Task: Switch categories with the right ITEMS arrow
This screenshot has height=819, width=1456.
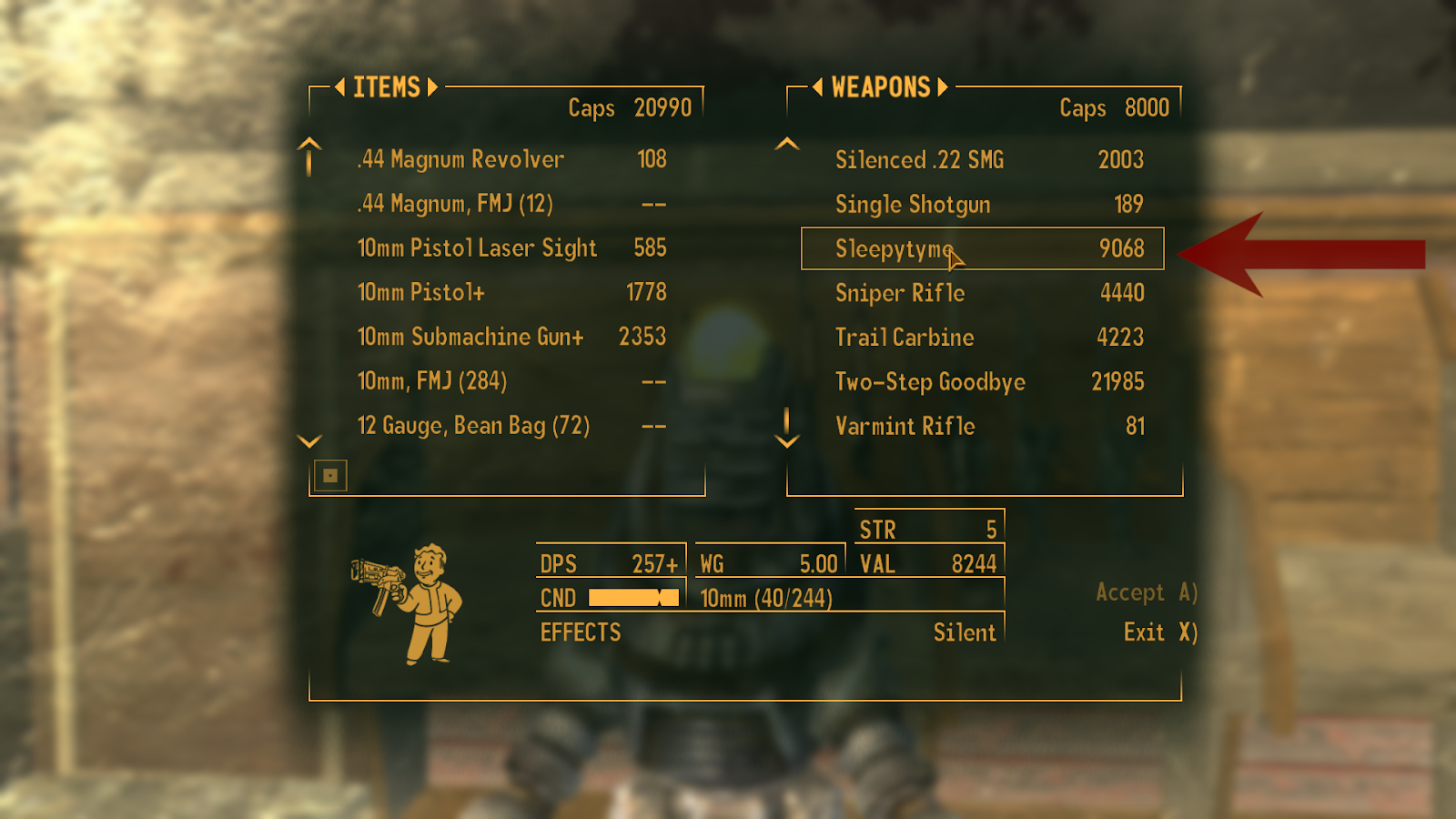Action: point(434,87)
